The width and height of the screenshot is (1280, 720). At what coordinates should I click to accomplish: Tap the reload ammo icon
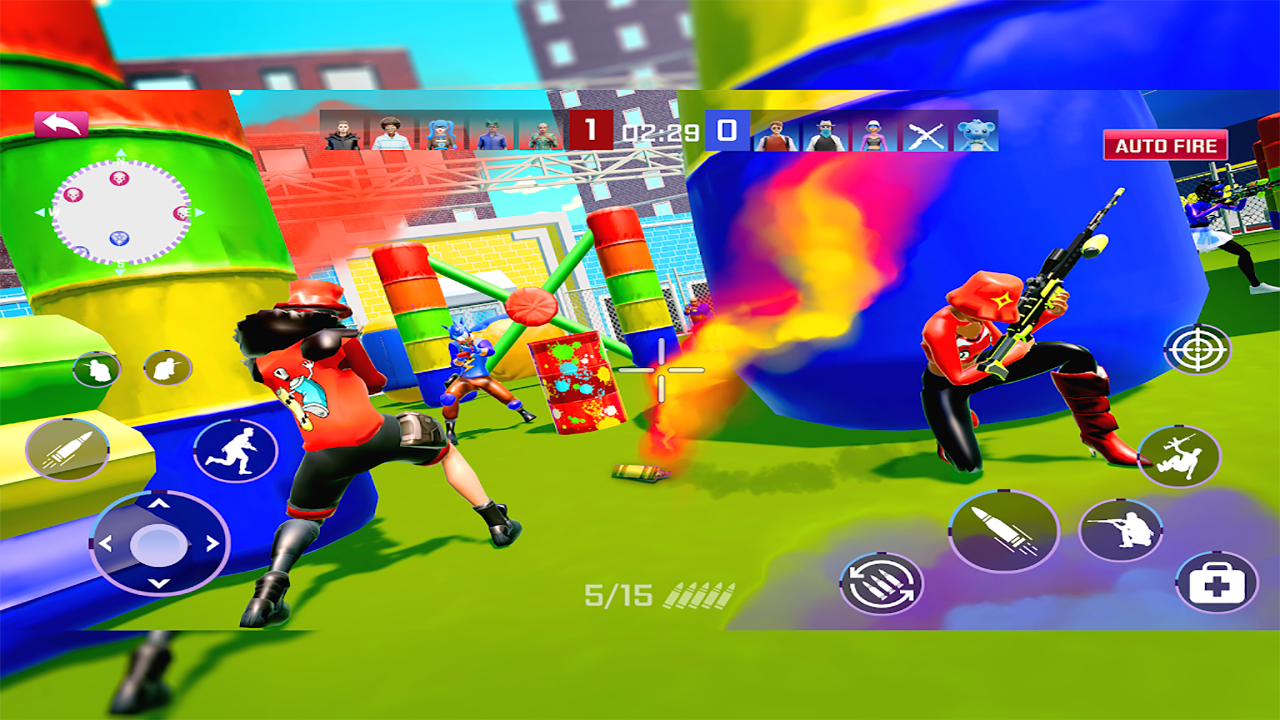pyautogui.click(x=882, y=581)
